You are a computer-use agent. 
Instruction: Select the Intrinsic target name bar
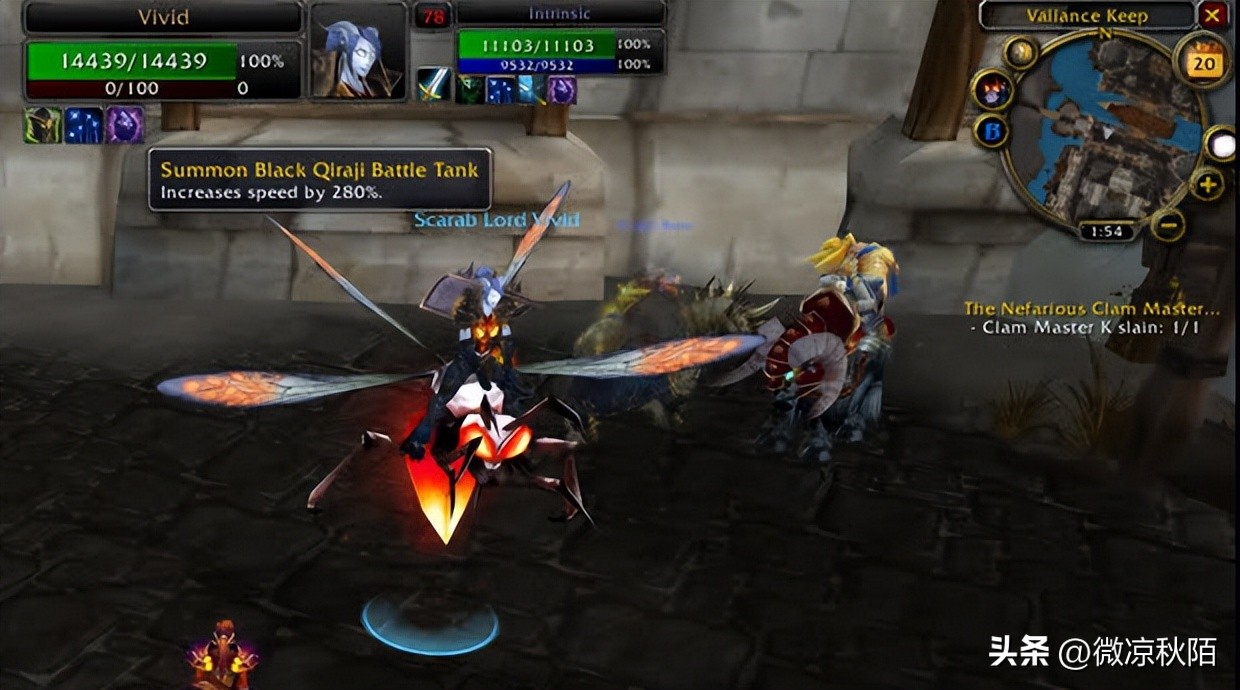[x=560, y=14]
